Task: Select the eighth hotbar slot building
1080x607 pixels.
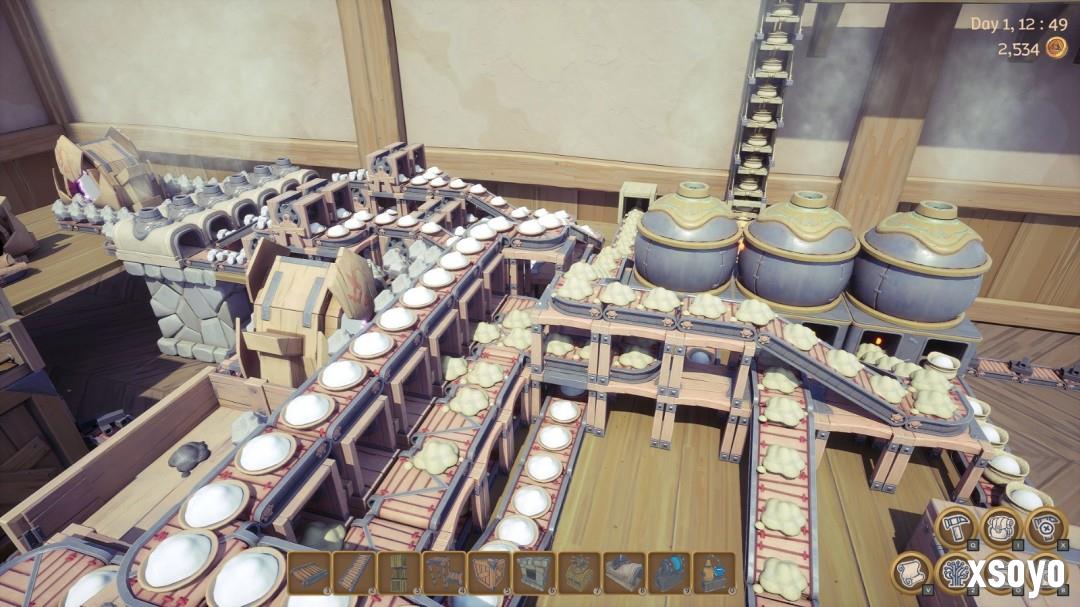Action: click(x=624, y=573)
